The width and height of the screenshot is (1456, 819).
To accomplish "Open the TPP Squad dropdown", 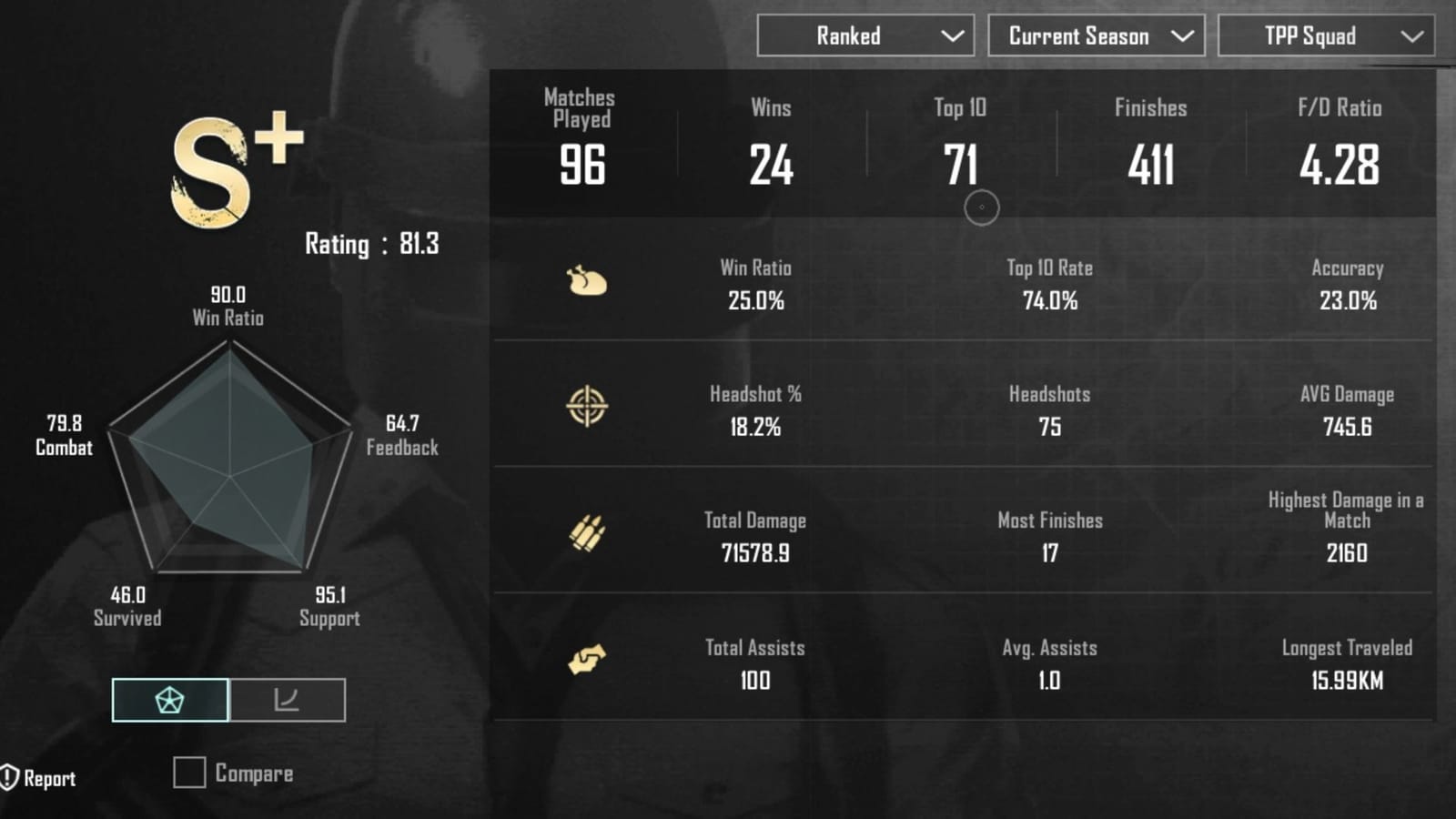I will point(1325,35).
